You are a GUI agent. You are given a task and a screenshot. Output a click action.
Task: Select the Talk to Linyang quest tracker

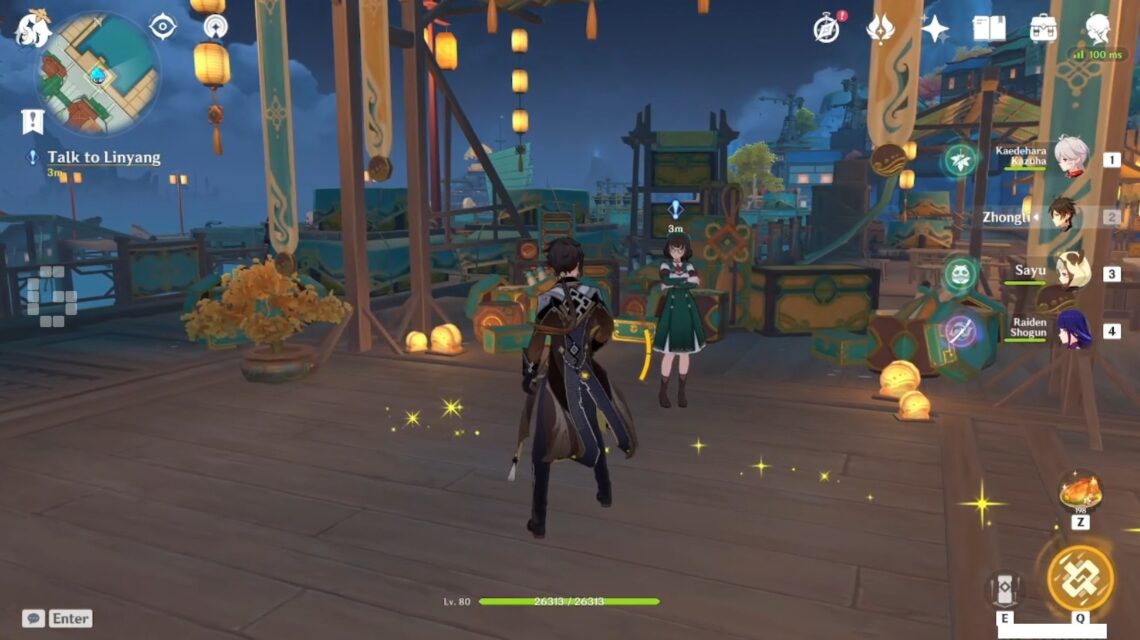pos(104,158)
